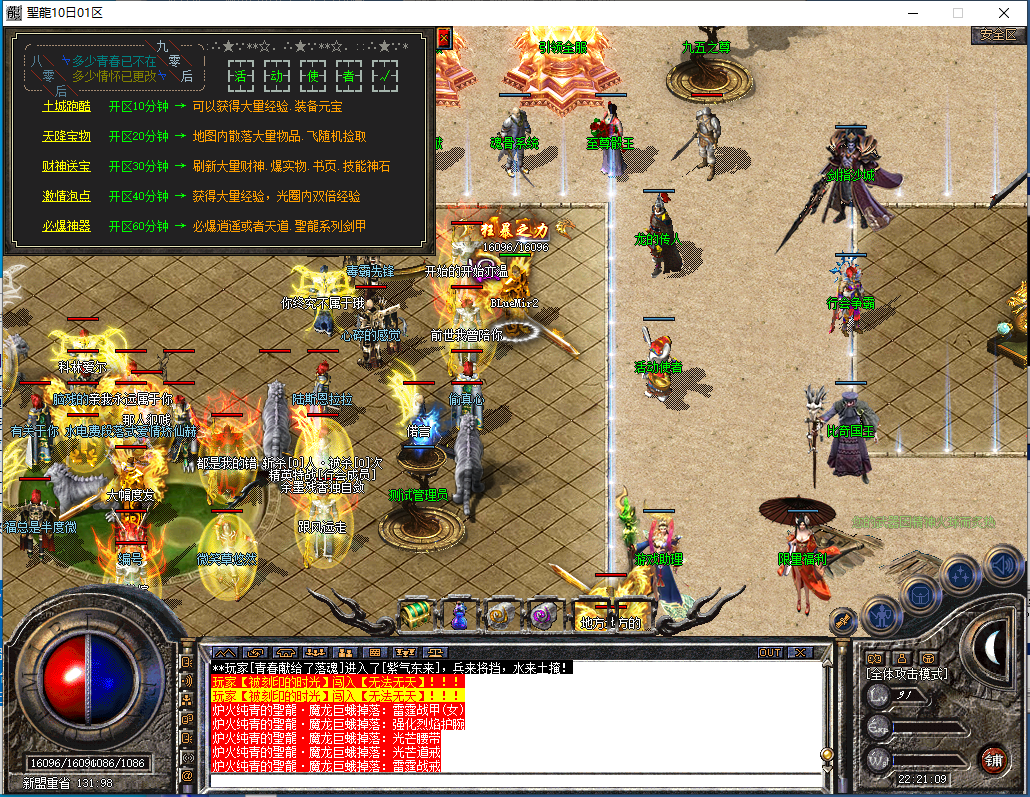The width and height of the screenshot is (1030, 797).
Task: Open the skills sparkle round button
Action: click(961, 574)
